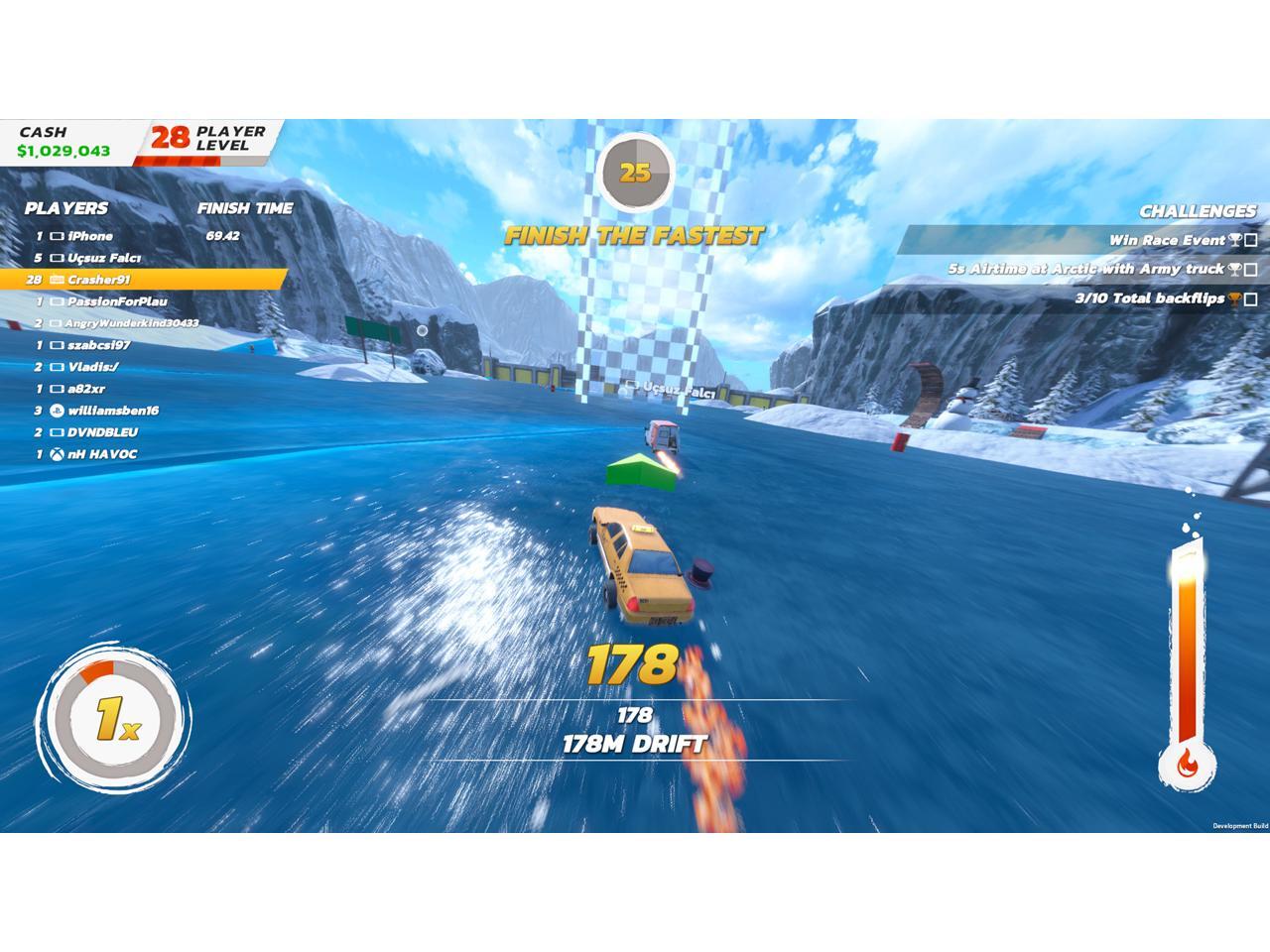Select szabcsi97 from the players list

coord(98,345)
